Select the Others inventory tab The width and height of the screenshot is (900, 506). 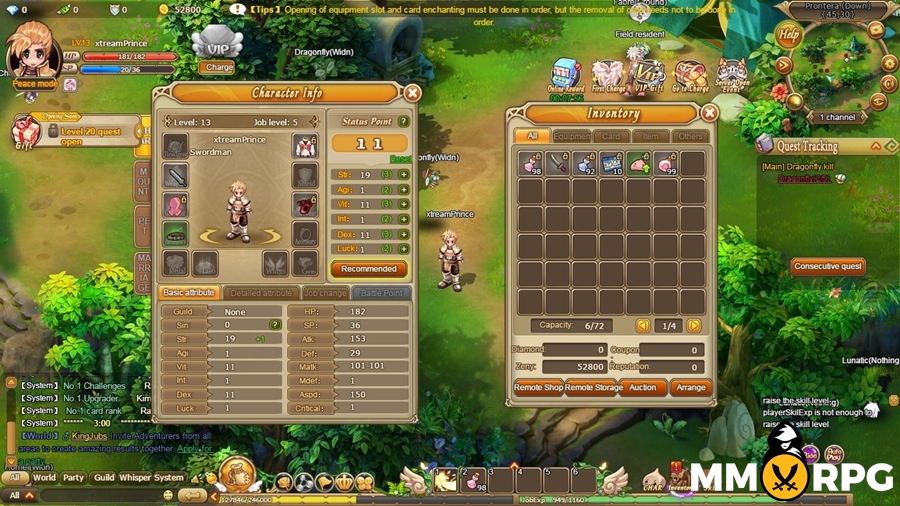[689, 136]
